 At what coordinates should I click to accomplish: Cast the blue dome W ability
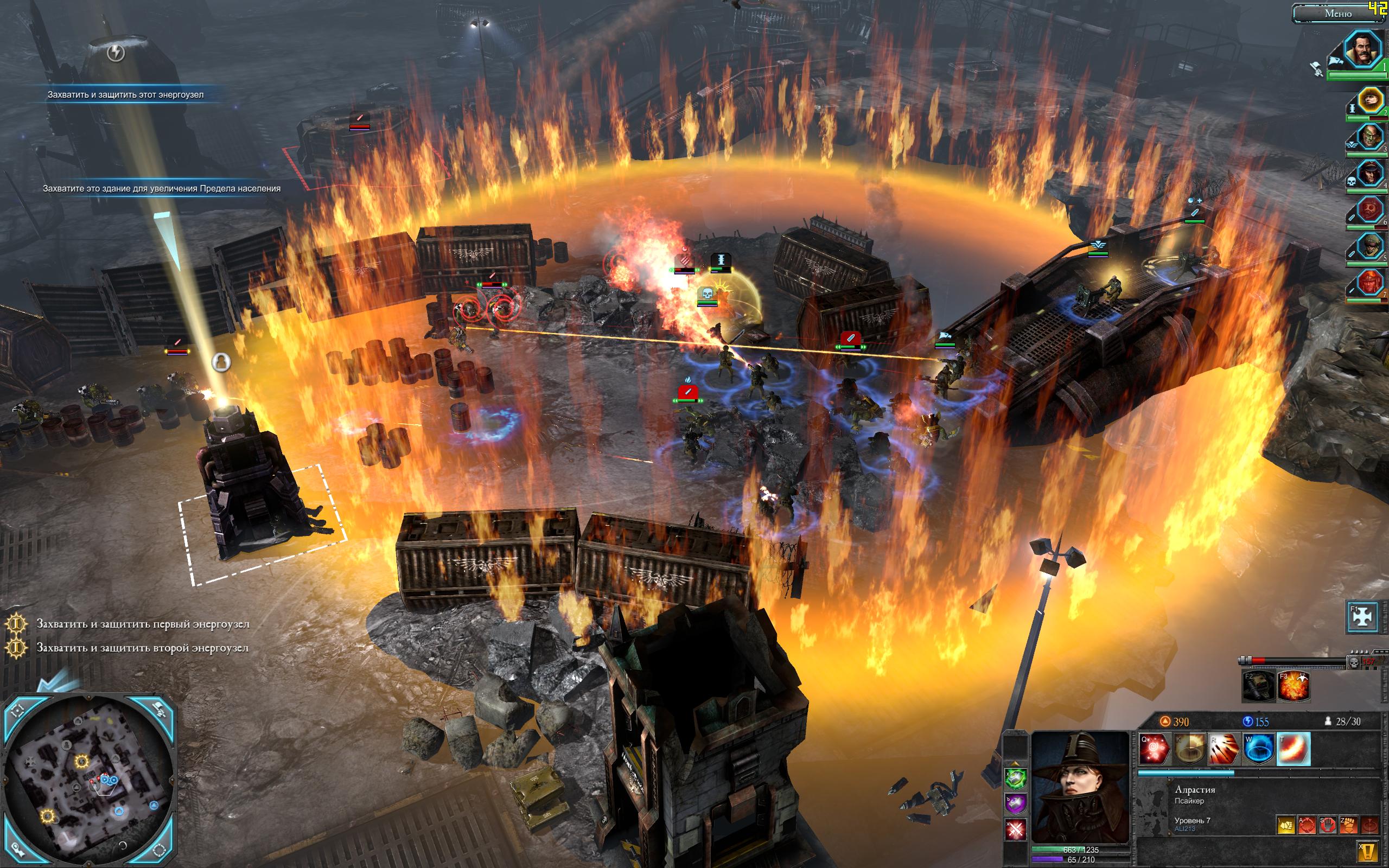tap(1259, 749)
